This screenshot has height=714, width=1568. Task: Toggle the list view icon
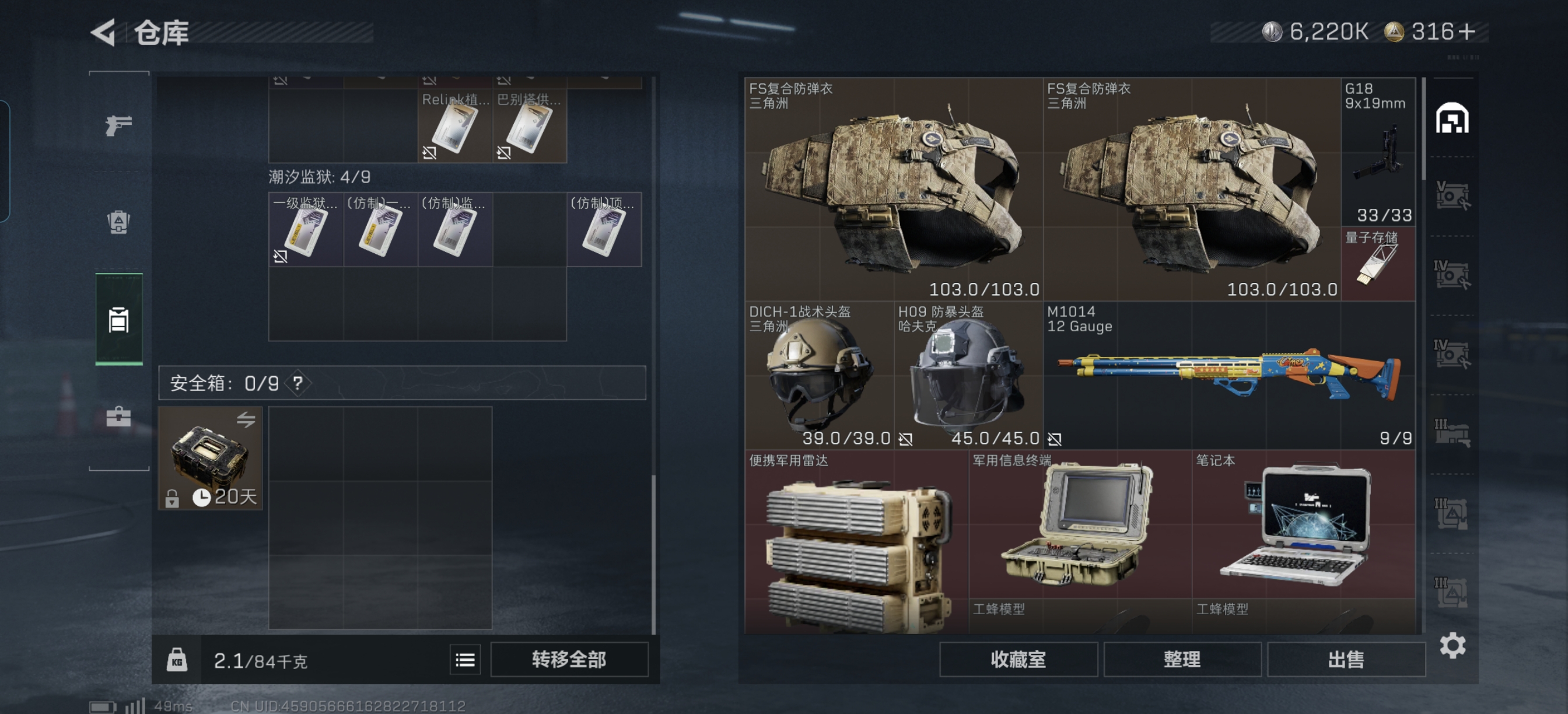tap(465, 660)
